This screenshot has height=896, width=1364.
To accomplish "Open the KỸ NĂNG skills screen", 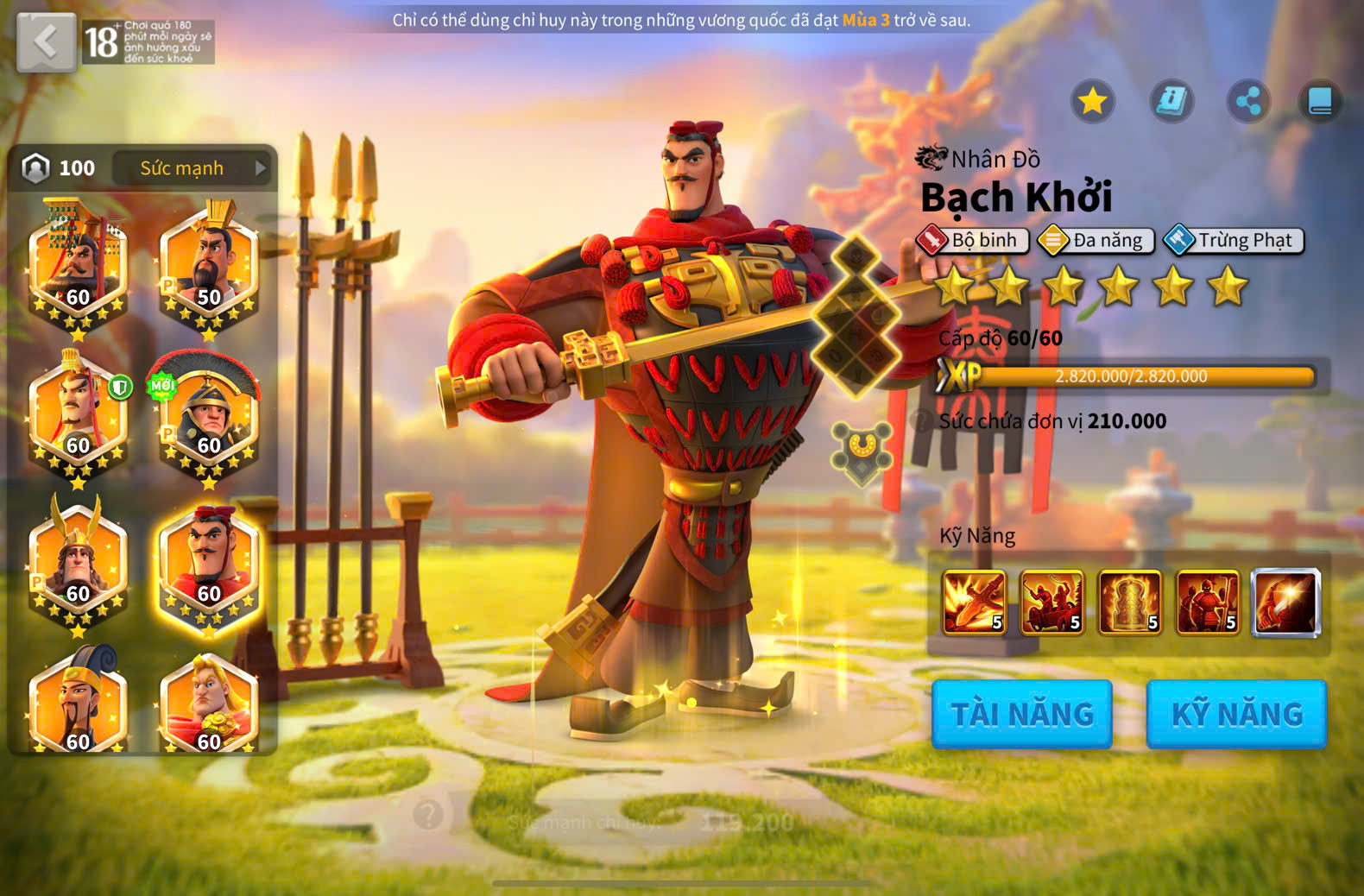I will (x=1236, y=714).
